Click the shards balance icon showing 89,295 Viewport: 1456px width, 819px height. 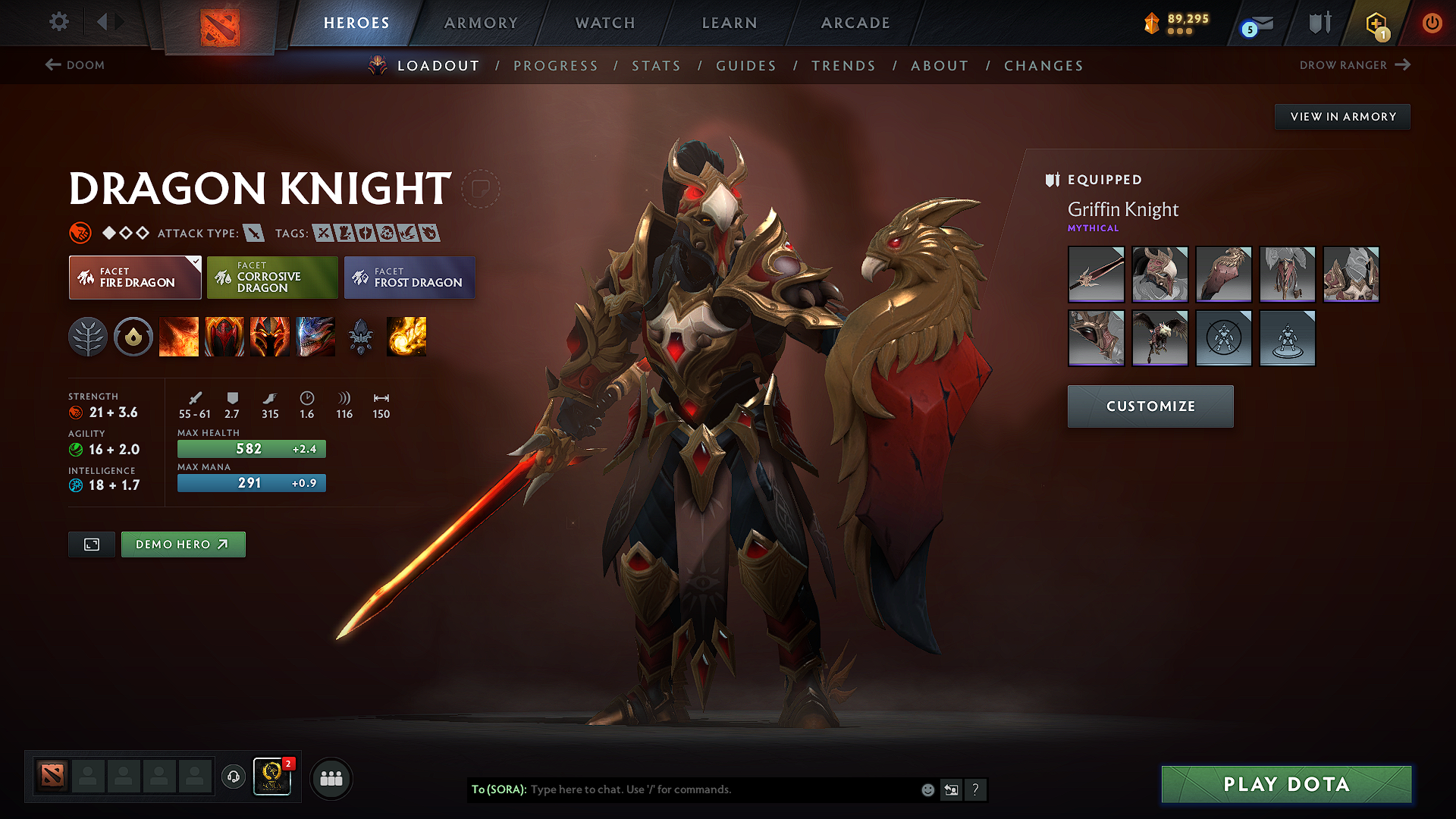(1151, 23)
